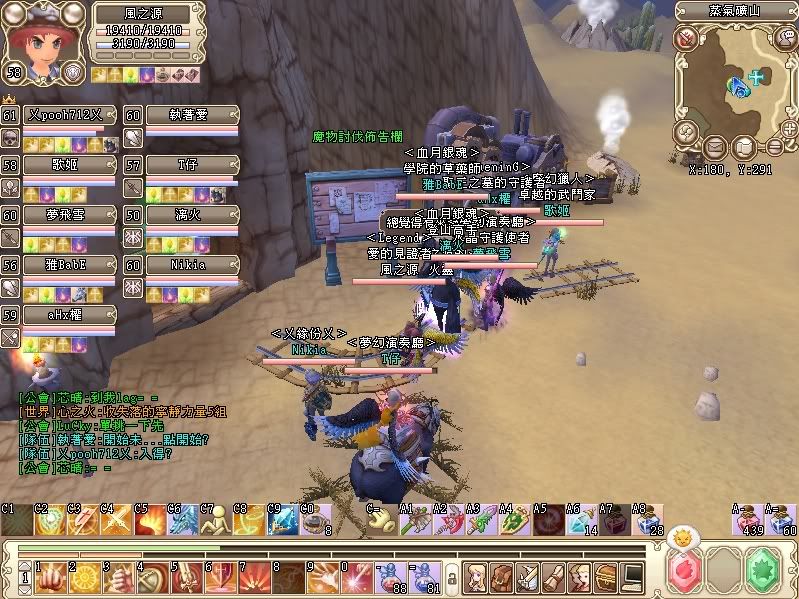Use the fist skill in slot 1
799x599 pixels.
(50, 576)
